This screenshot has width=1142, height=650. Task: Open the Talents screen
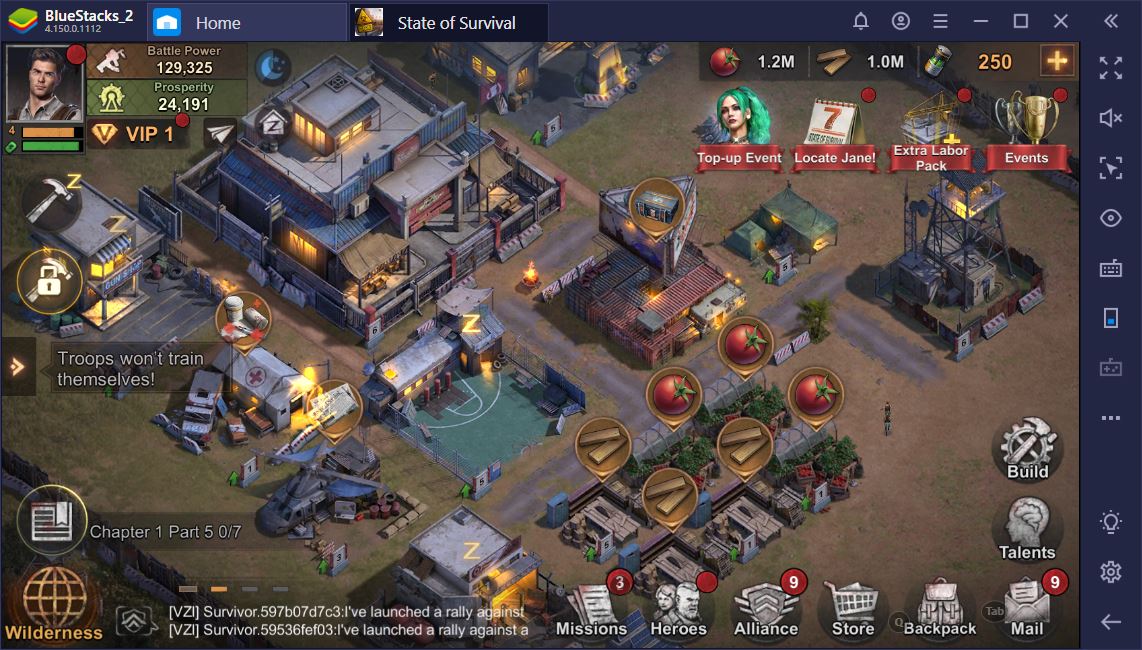(x=1027, y=530)
